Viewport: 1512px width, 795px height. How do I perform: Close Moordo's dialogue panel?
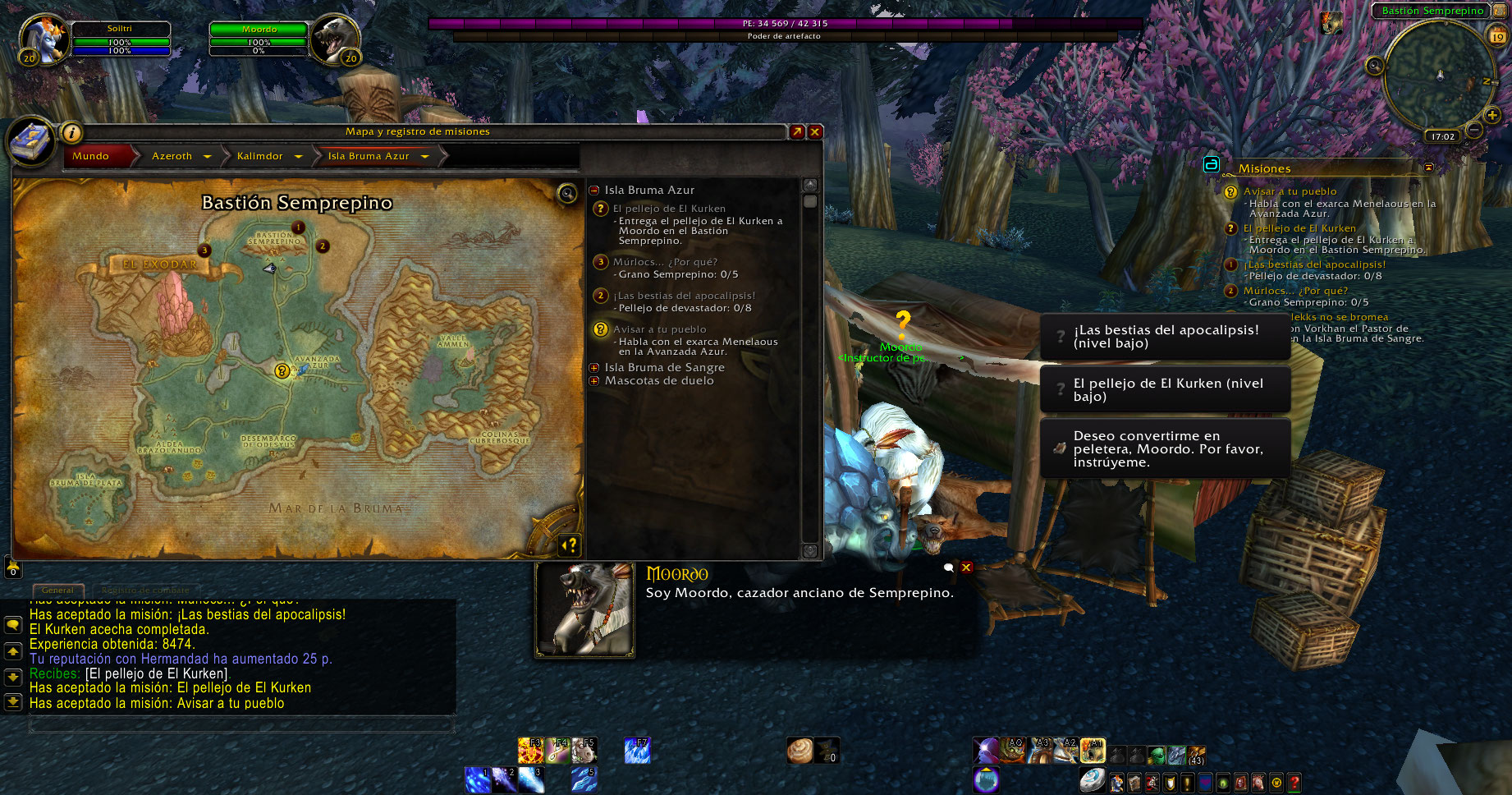click(x=966, y=568)
